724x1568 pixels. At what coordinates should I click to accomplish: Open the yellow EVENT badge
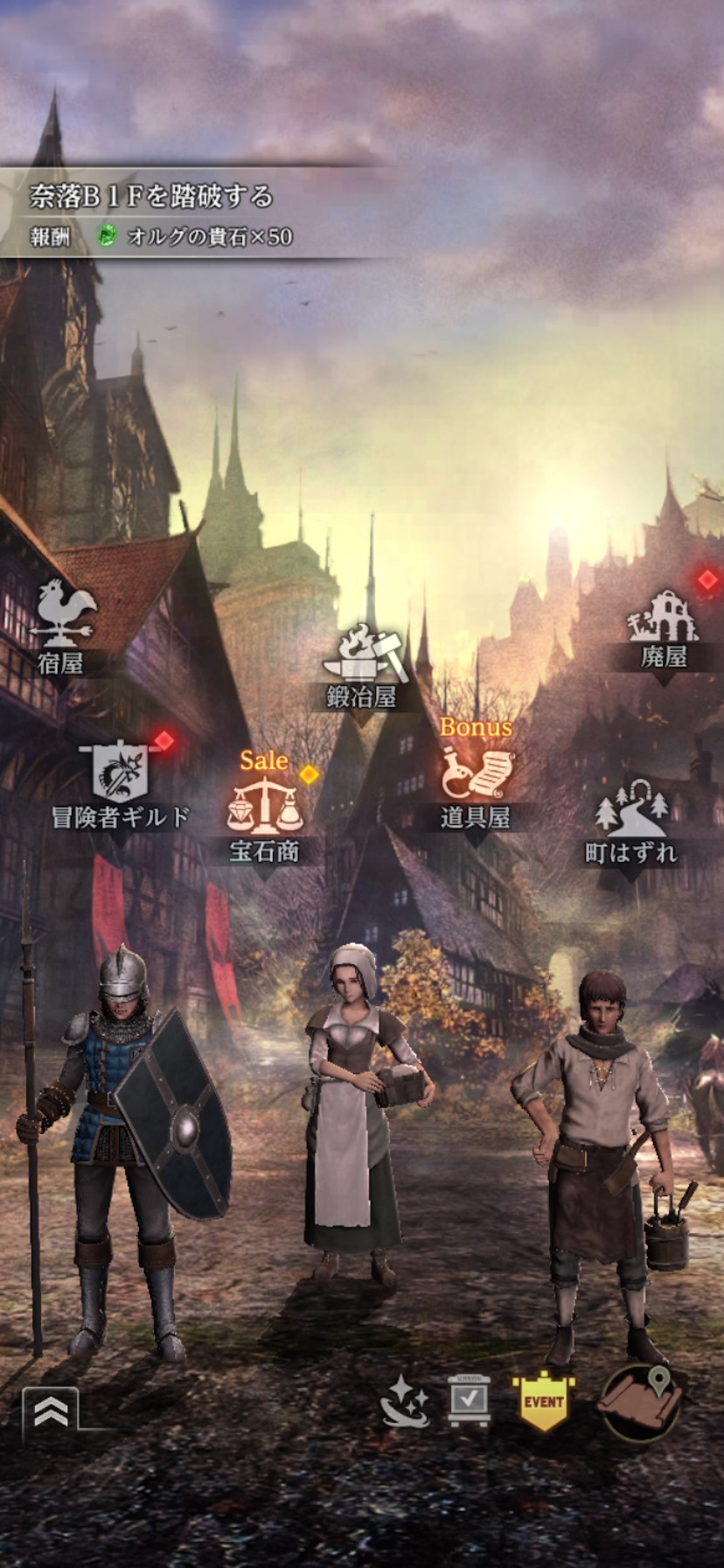[x=543, y=1402]
